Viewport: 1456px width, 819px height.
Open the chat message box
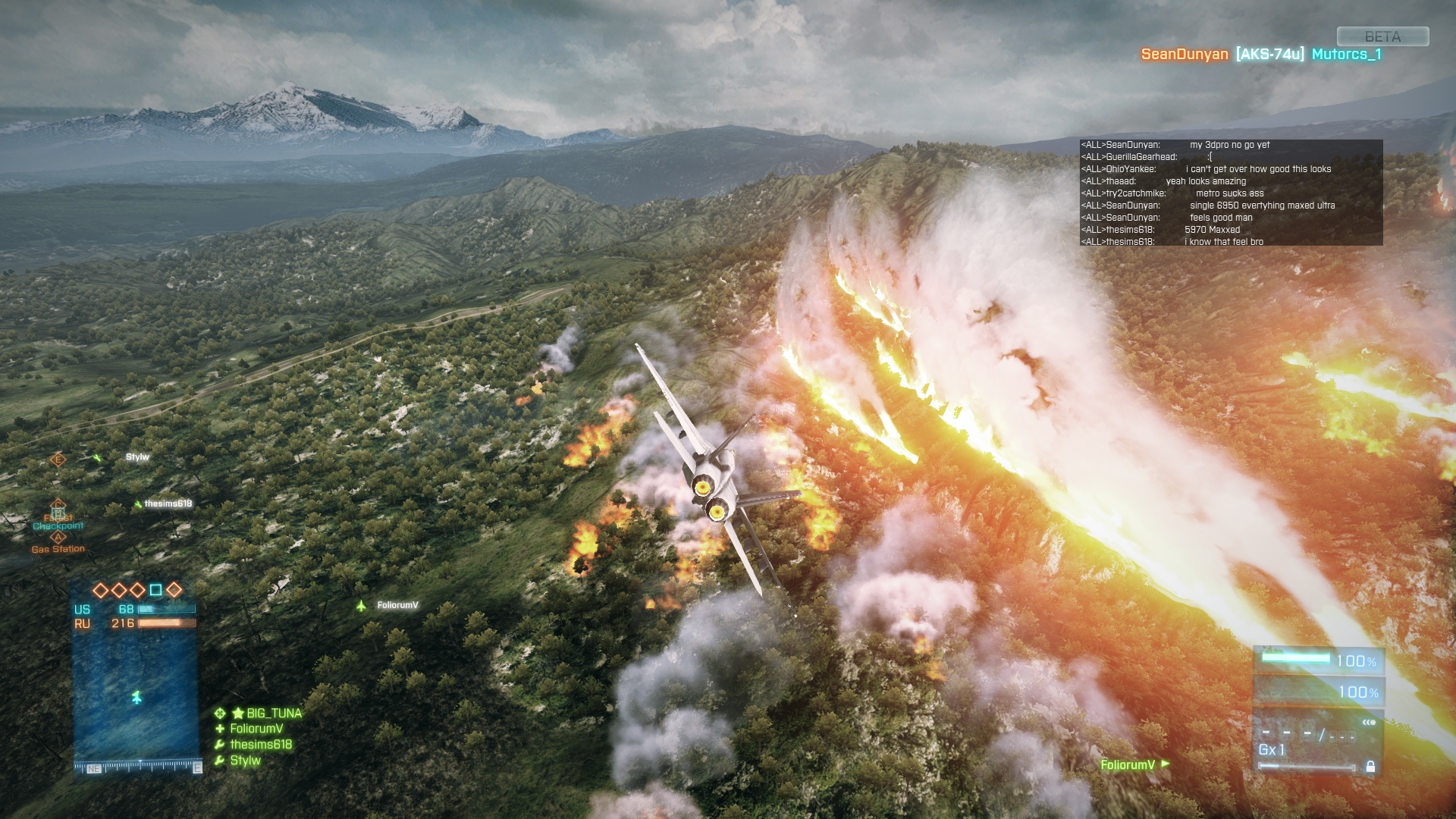pyautogui.click(x=1231, y=193)
